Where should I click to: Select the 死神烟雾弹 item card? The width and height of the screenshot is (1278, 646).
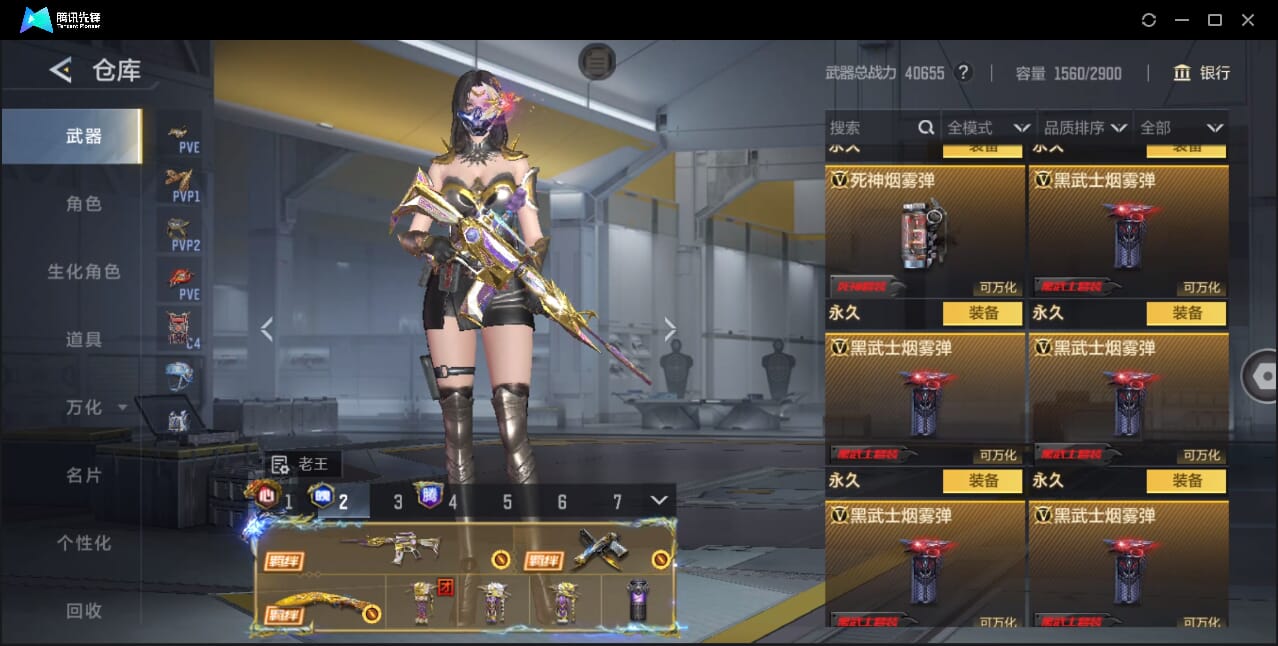[x=924, y=232]
